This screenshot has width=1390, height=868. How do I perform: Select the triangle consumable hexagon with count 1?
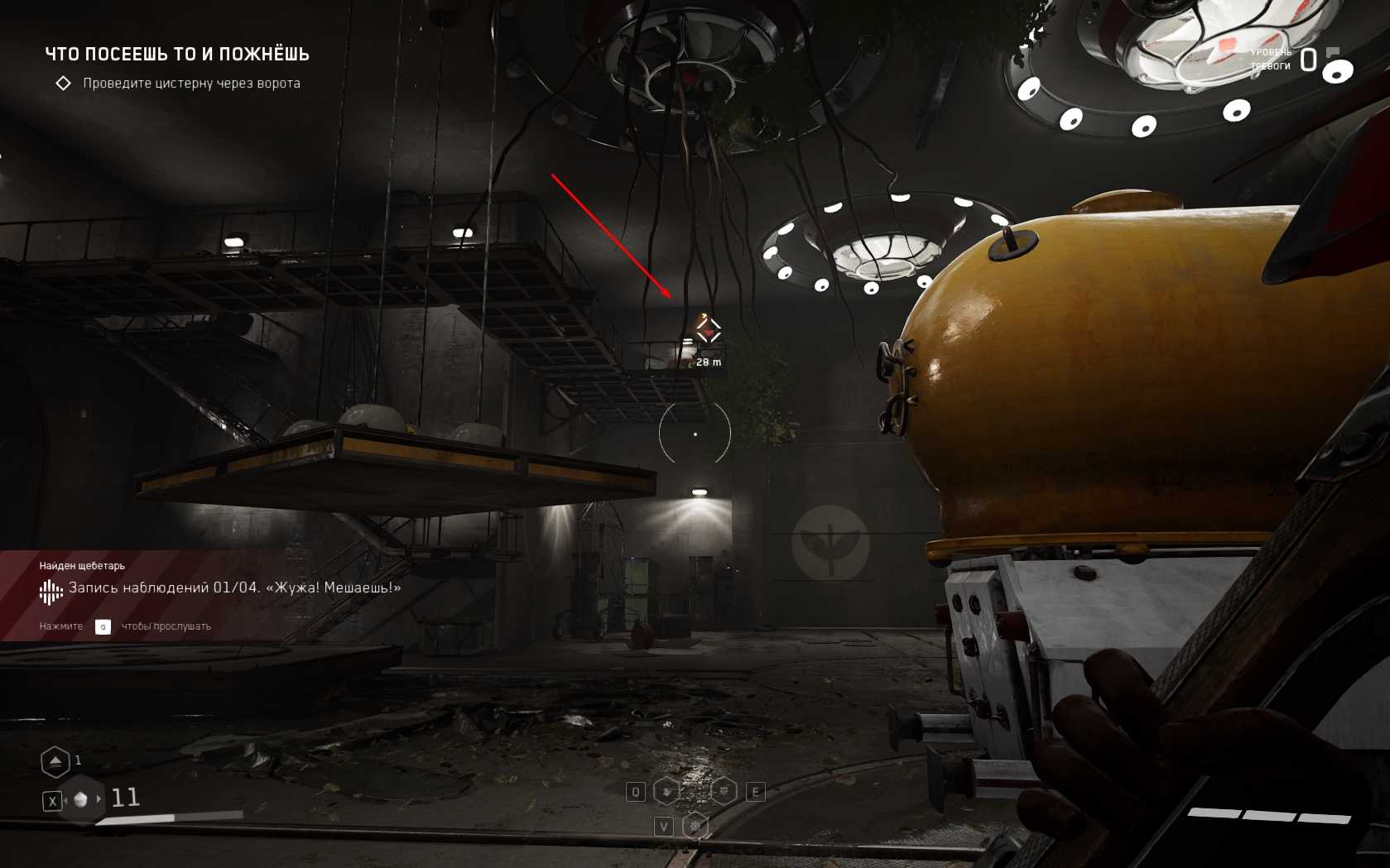tap(55, 761)
